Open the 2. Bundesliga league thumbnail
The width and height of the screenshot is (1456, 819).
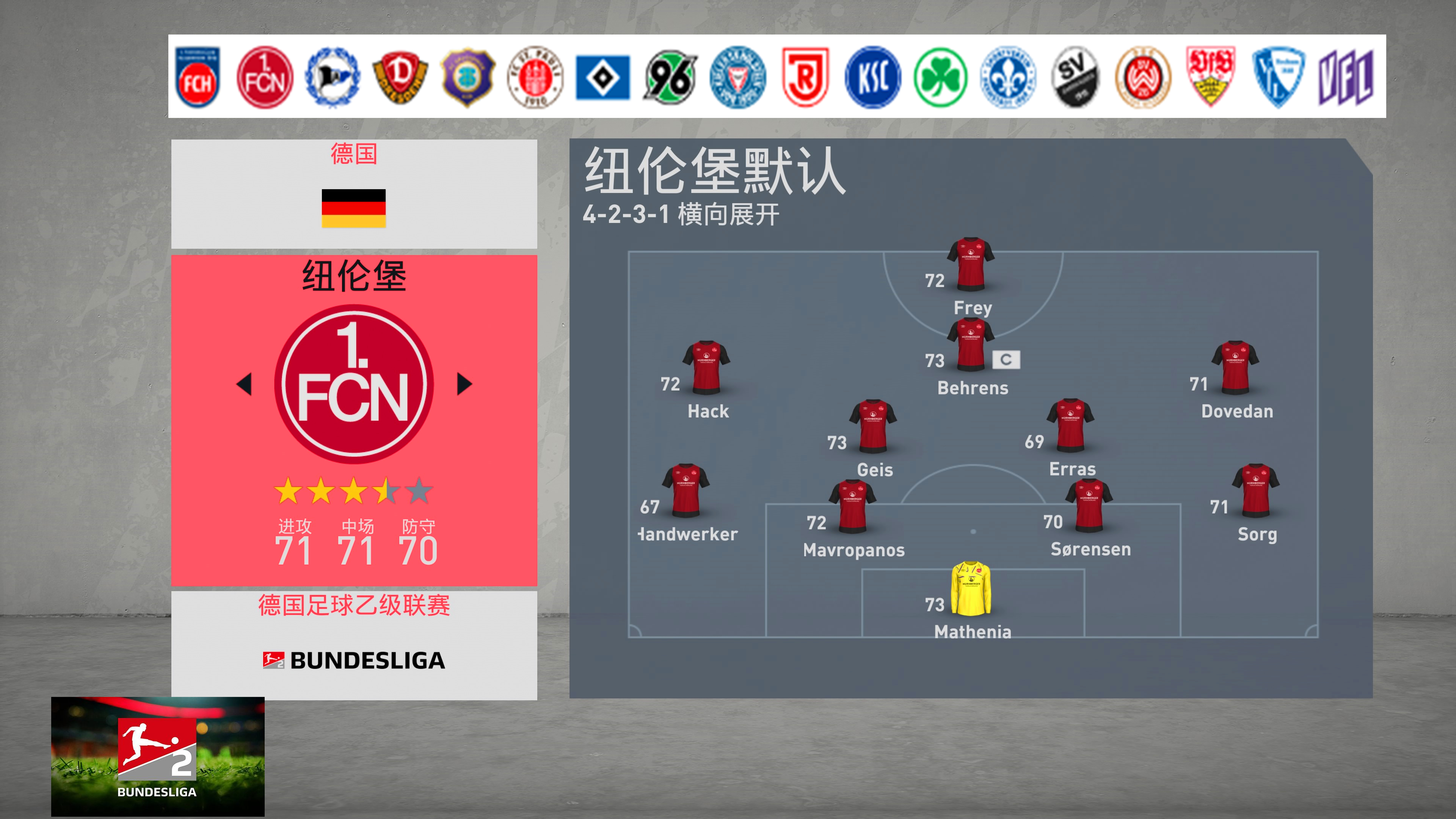[158, 756]
